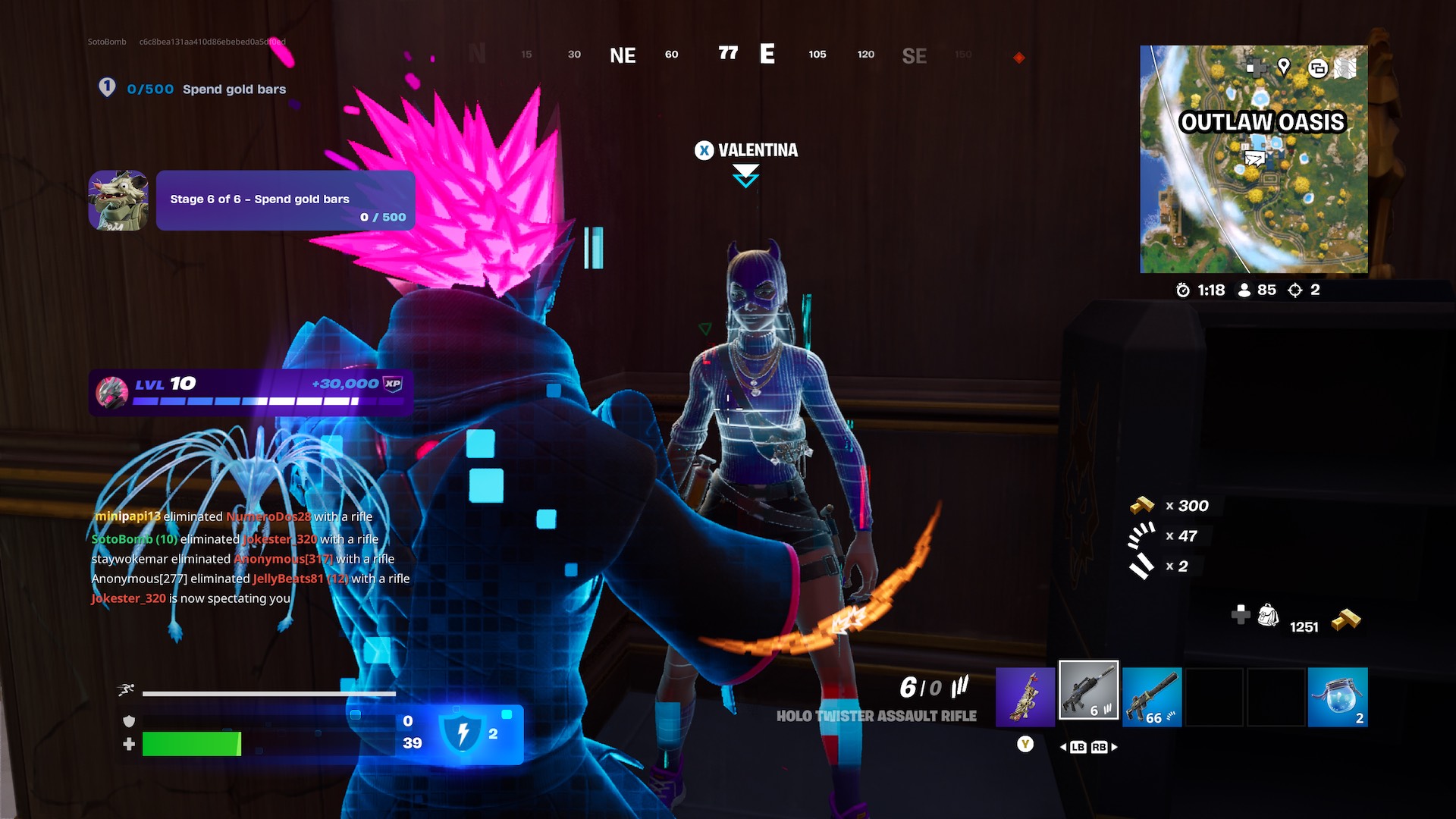Select the suppressed SMG with 66 ammo

point(1153,698)
